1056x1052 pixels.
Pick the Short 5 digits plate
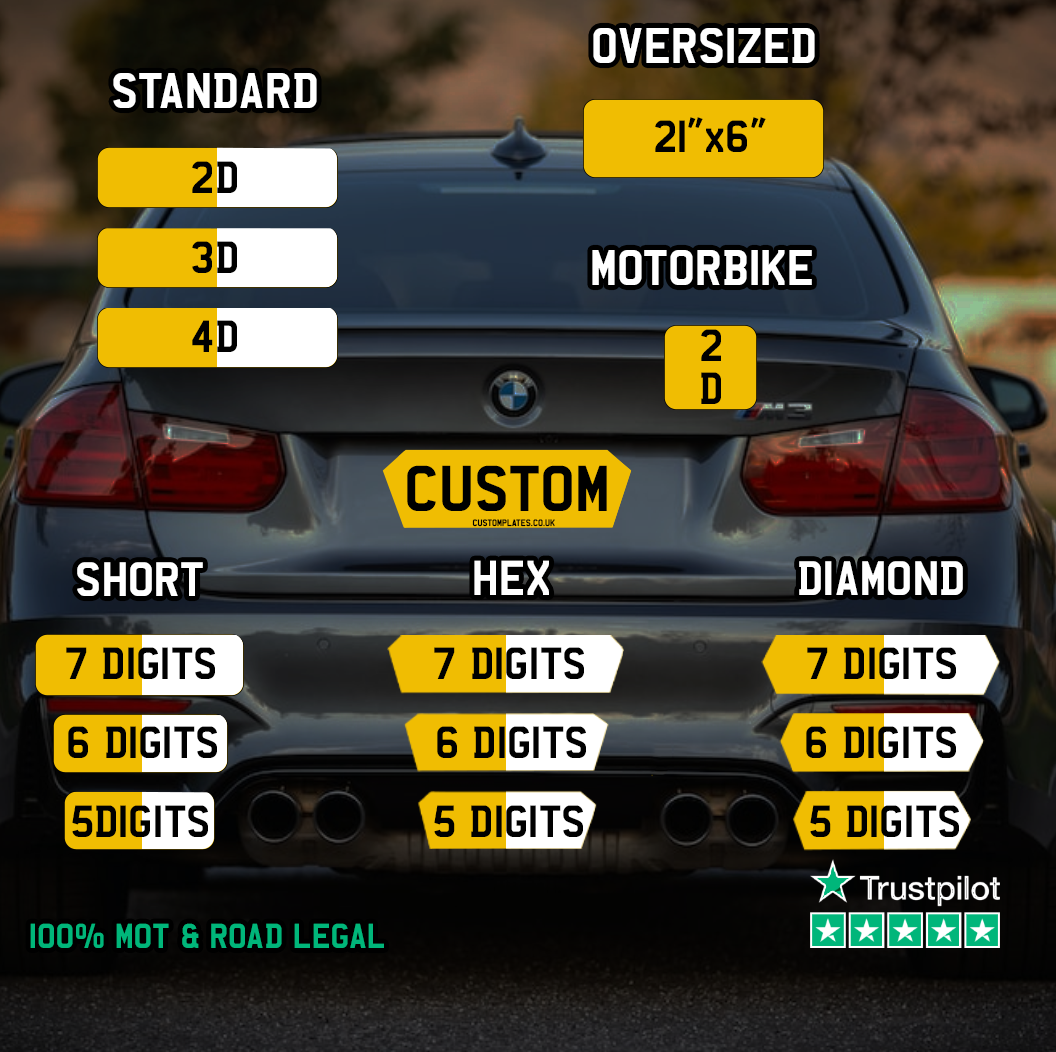(140, 822)
